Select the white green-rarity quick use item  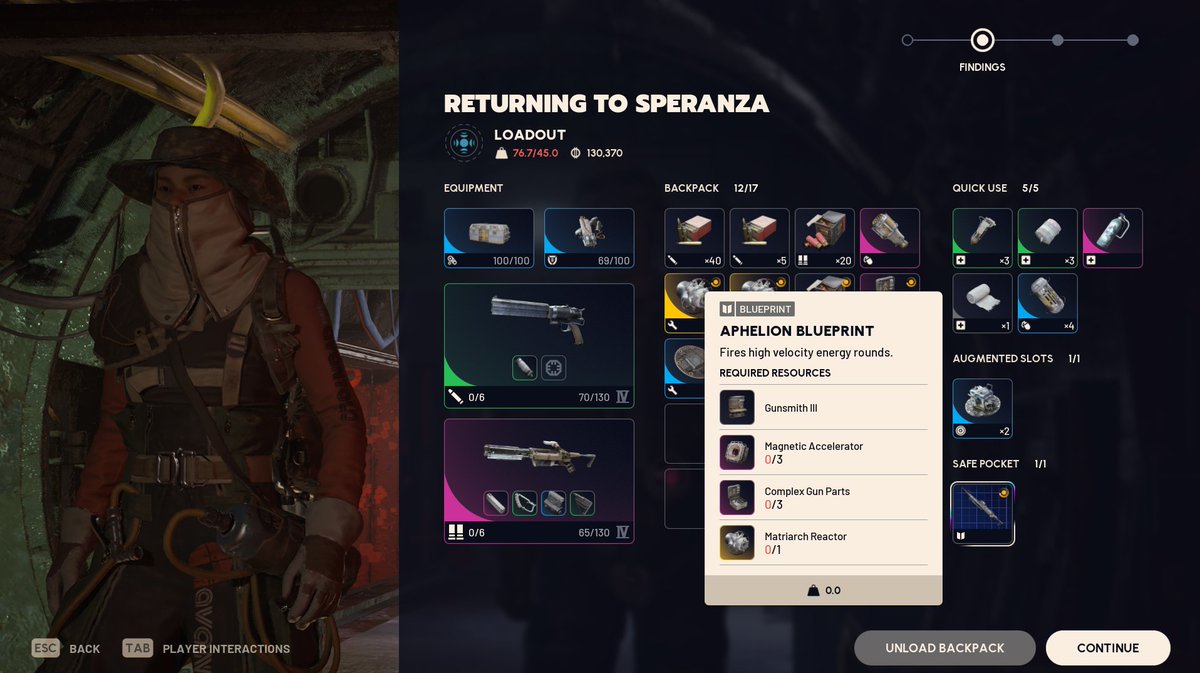click(1047, 238)
